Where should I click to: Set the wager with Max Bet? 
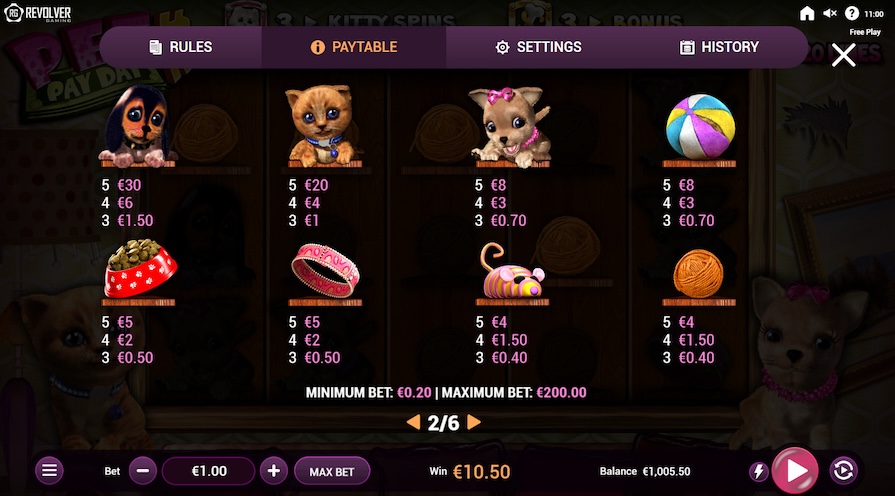(333, 471)
